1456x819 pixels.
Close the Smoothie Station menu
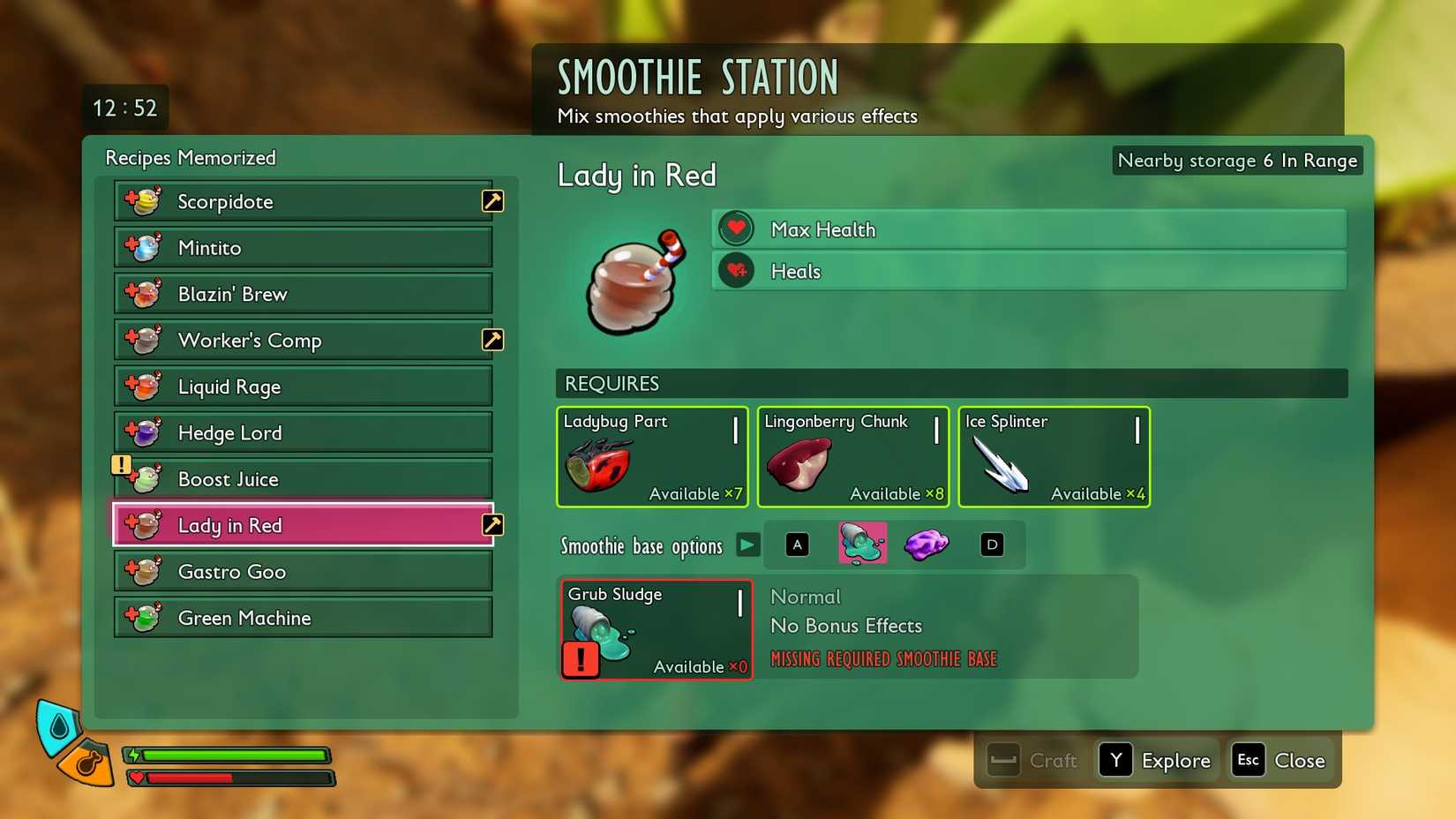1281,760
